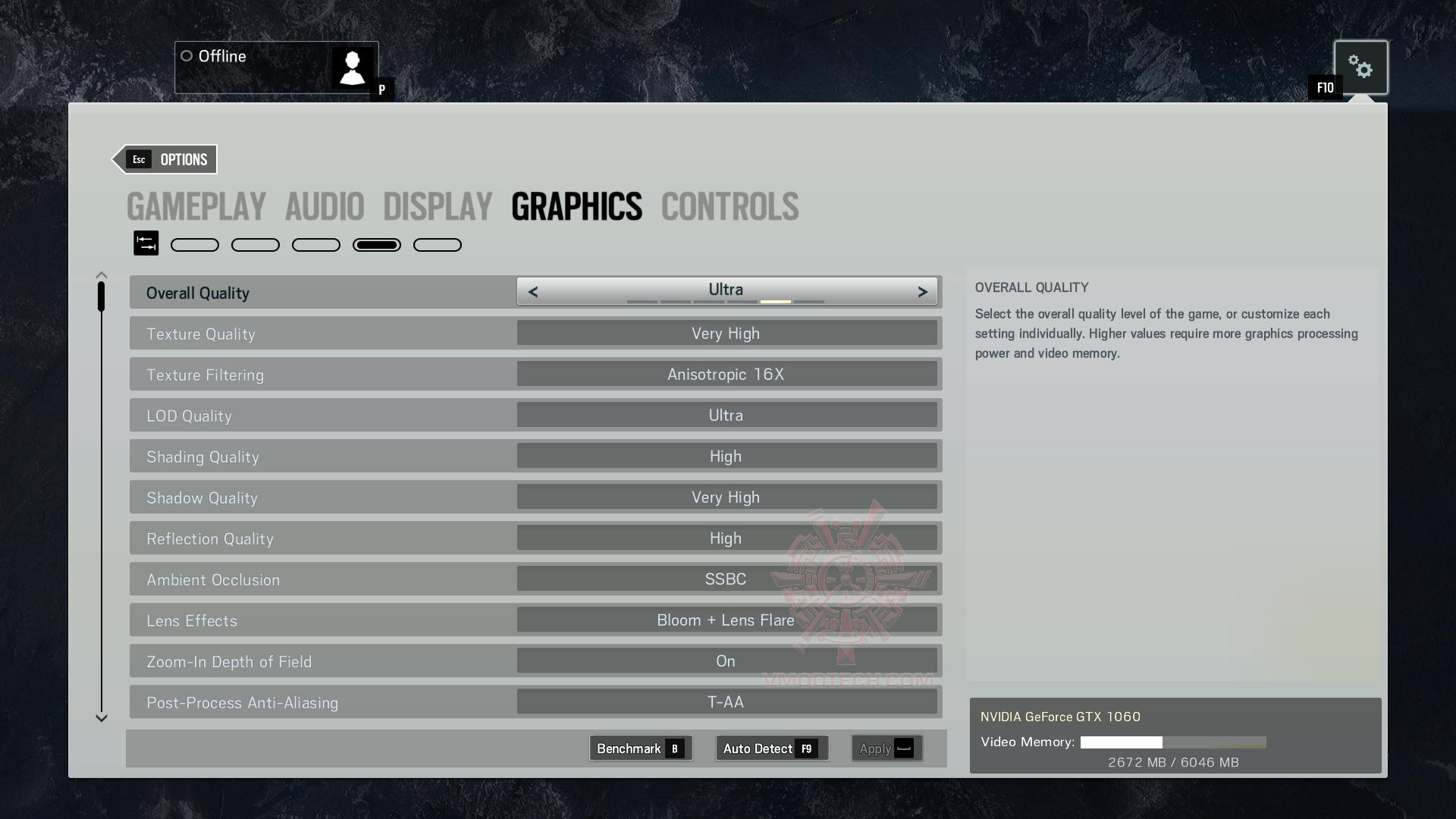Apply the graphics settings

click(x=886, y=748)
